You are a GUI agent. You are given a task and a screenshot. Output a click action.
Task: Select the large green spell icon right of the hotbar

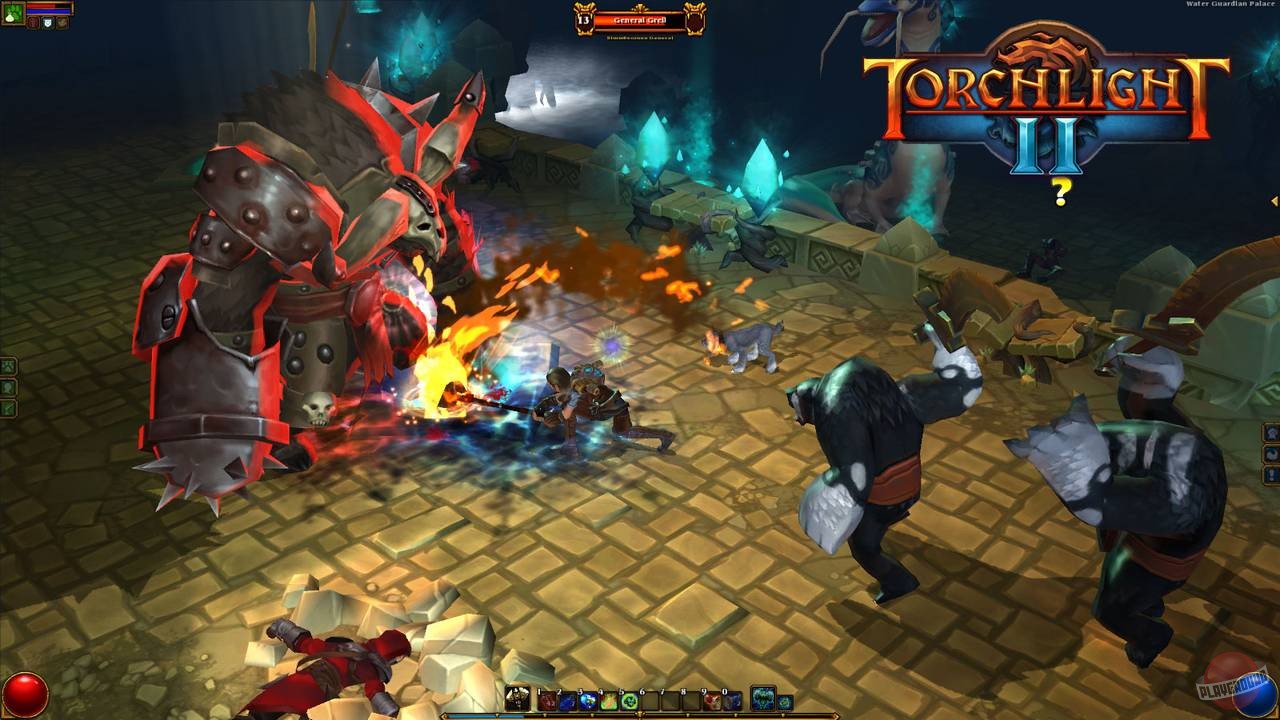(x=762, y=698)
